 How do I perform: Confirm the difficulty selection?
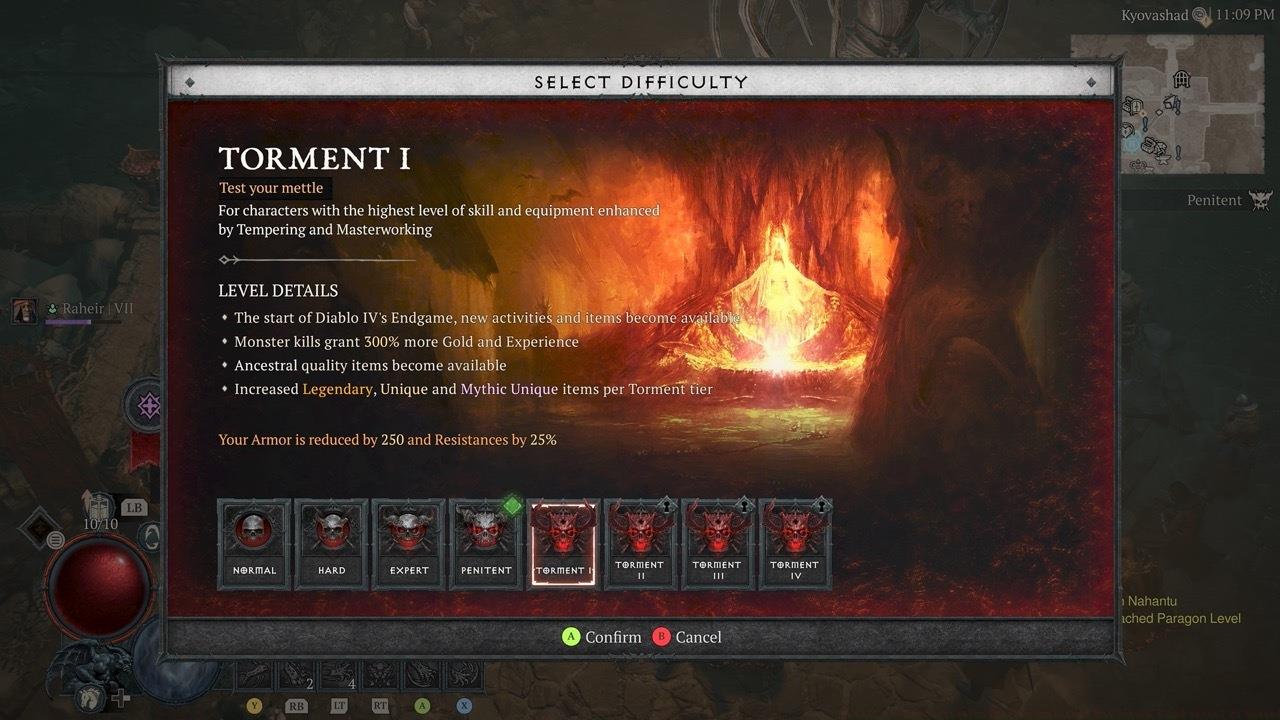[x=601, y=637]
